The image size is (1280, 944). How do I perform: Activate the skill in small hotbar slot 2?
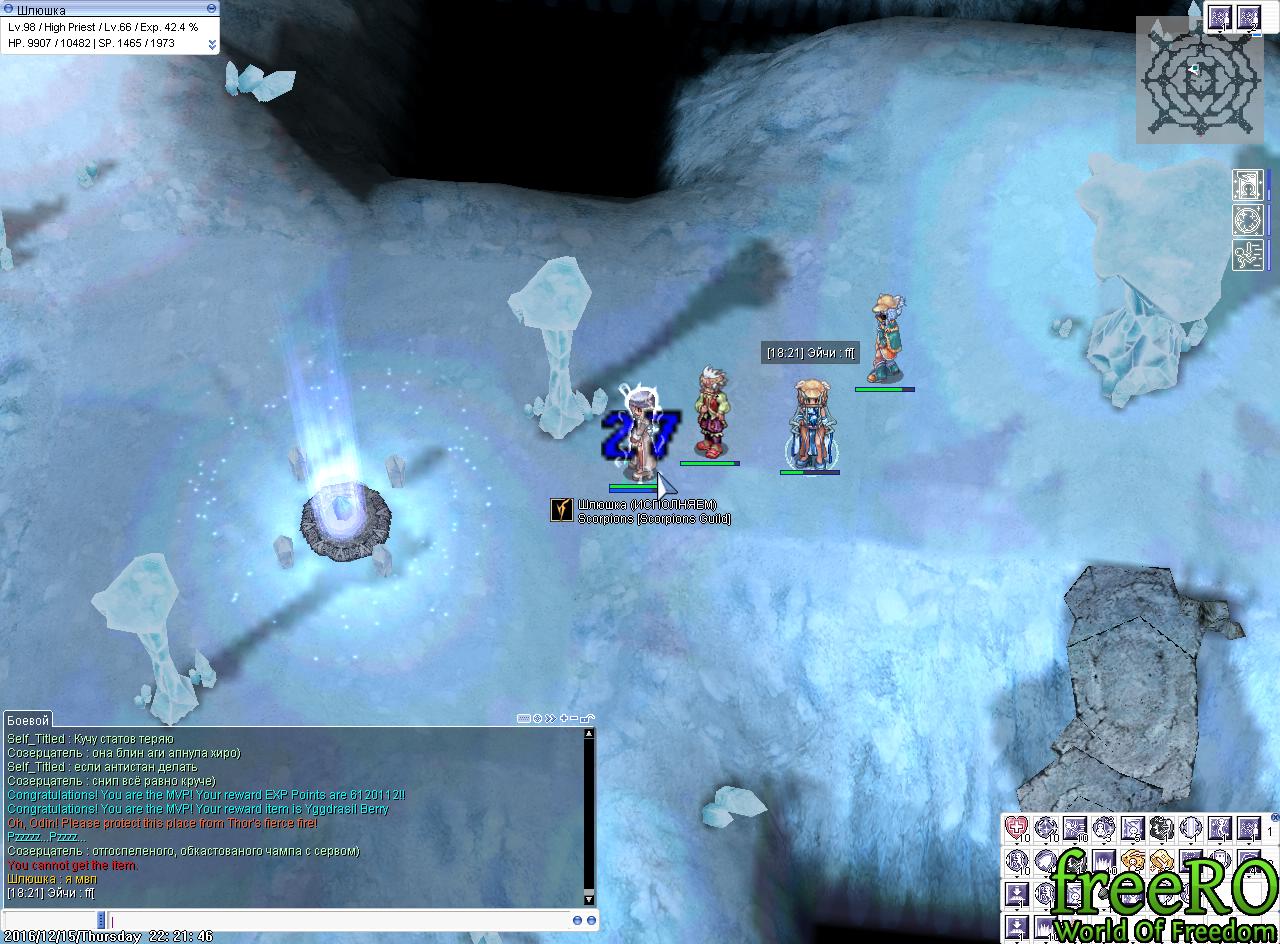click(1248, 17)
